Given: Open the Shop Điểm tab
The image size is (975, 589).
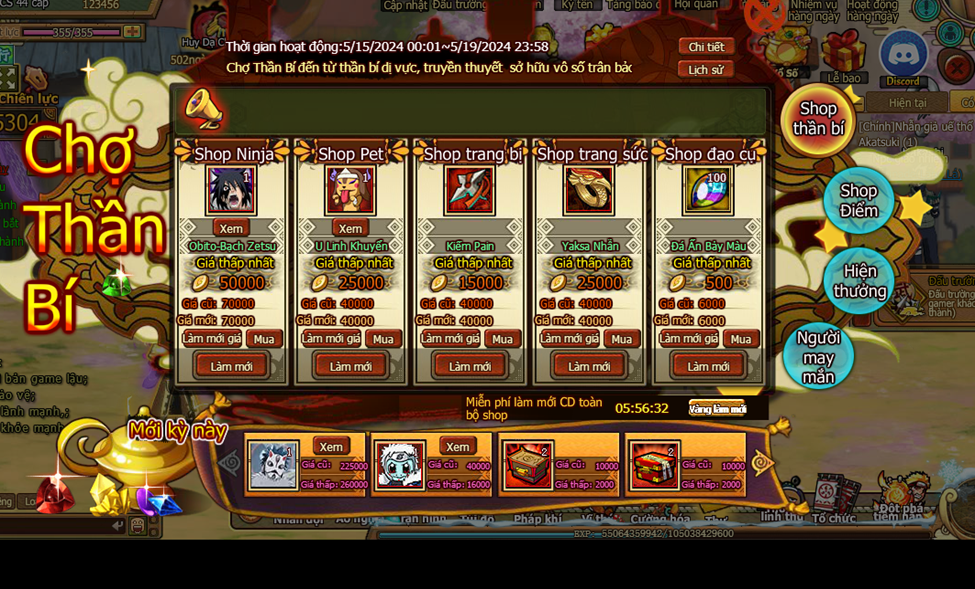Looking at the screenshot, I should click(858, 201).
